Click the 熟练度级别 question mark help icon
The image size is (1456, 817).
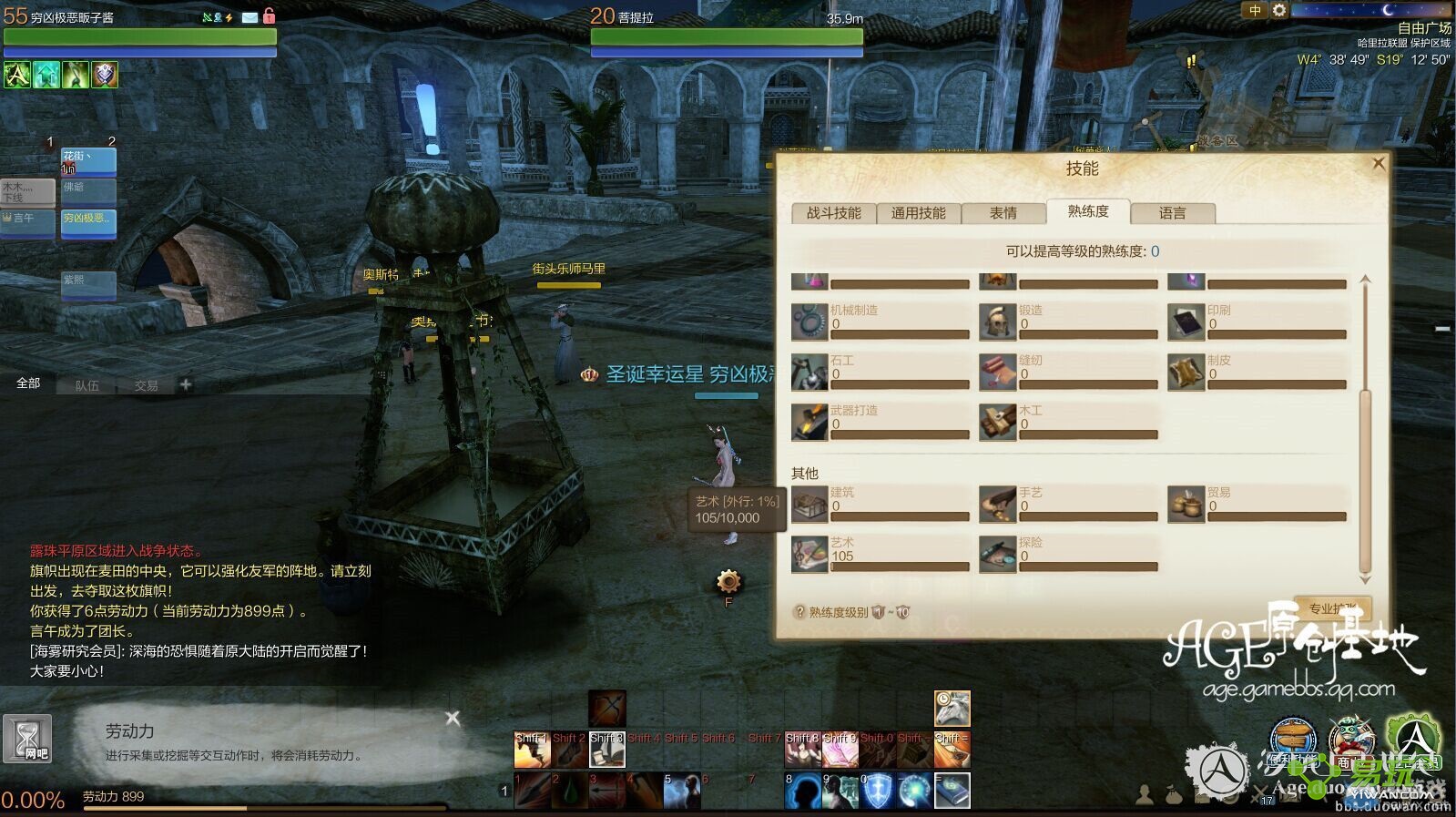[x=799, y=612]
